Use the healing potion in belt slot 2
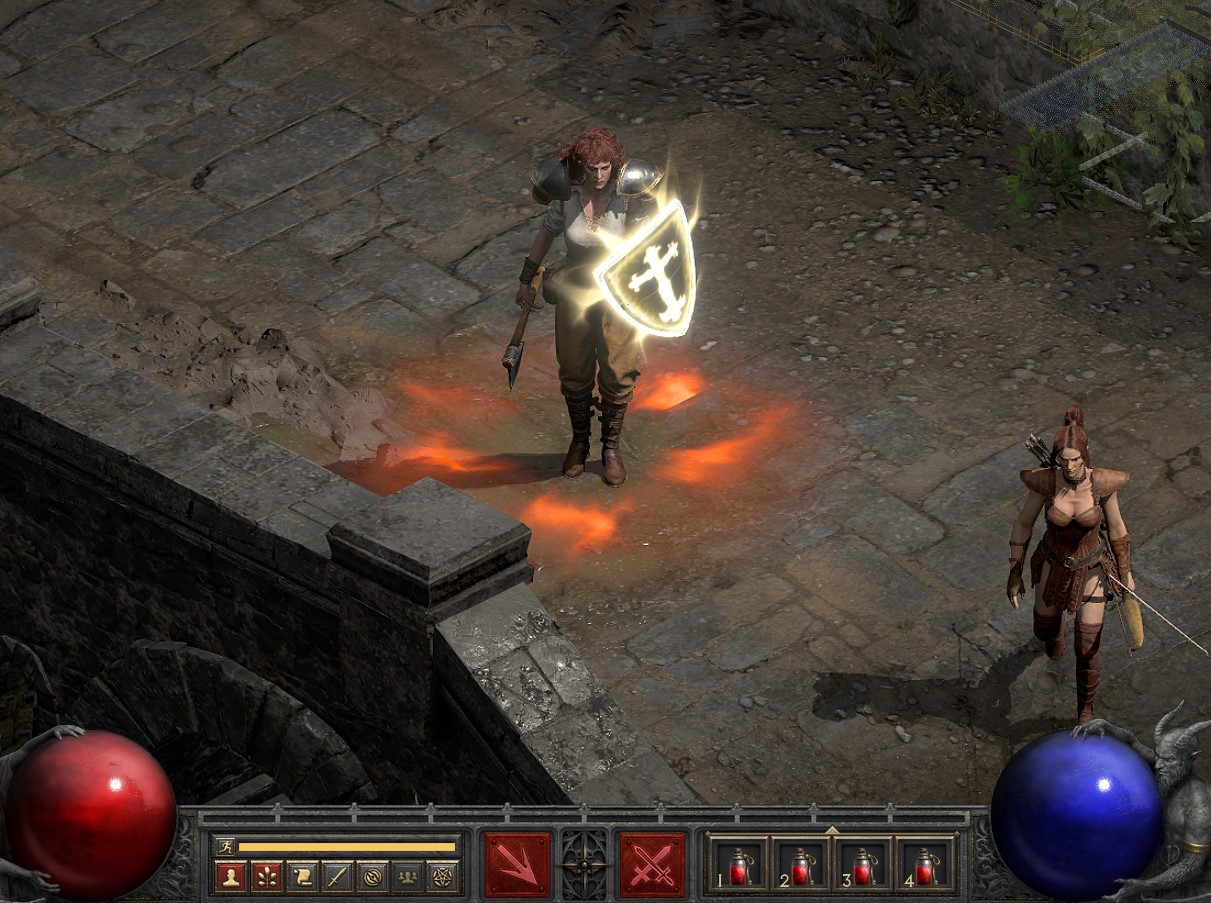The height and width of the screenshot is (903, 1211). [801, 866]
